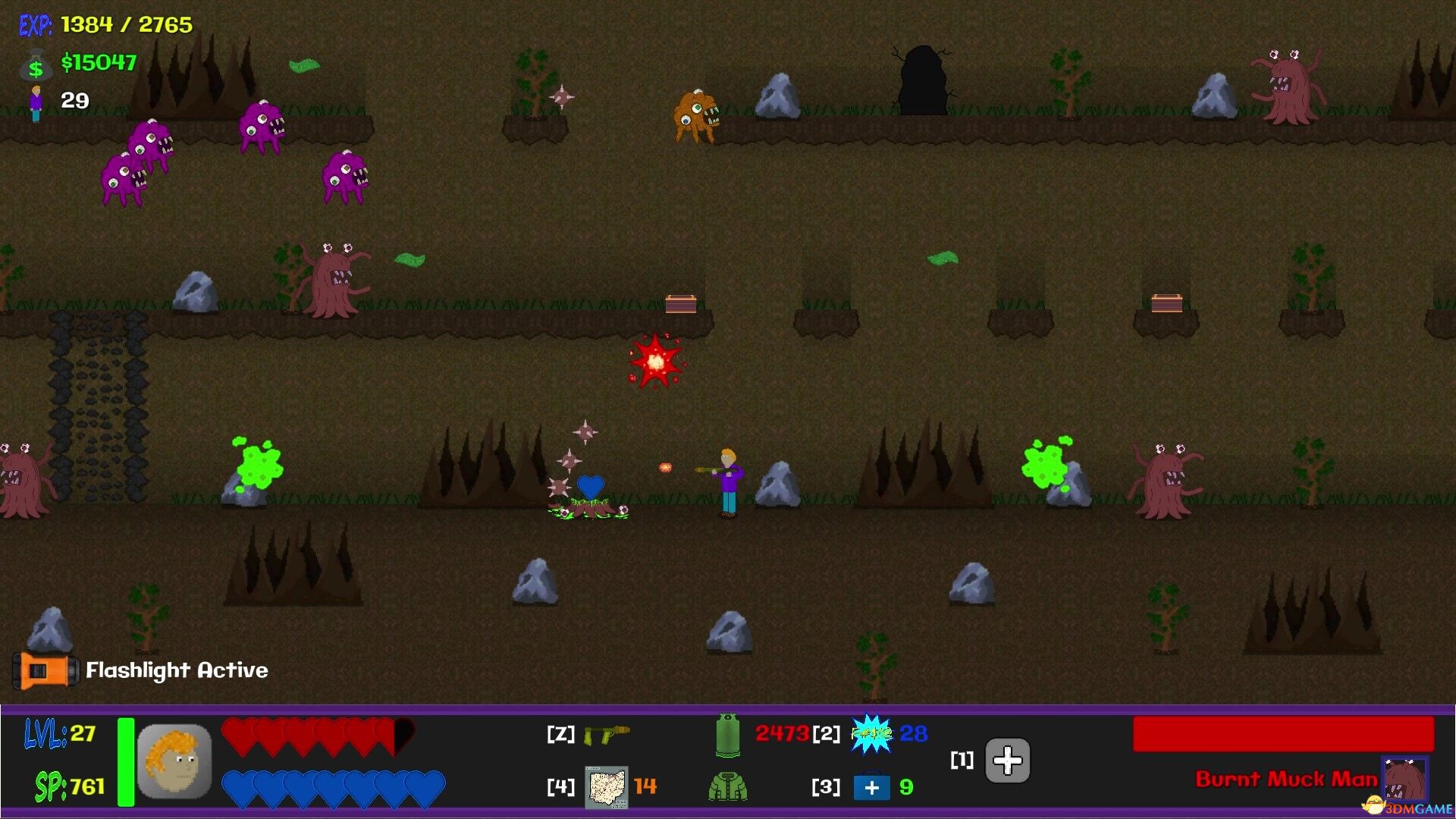
Task: Click the Burnt Muck Man red health bar
Action: 1283,733
